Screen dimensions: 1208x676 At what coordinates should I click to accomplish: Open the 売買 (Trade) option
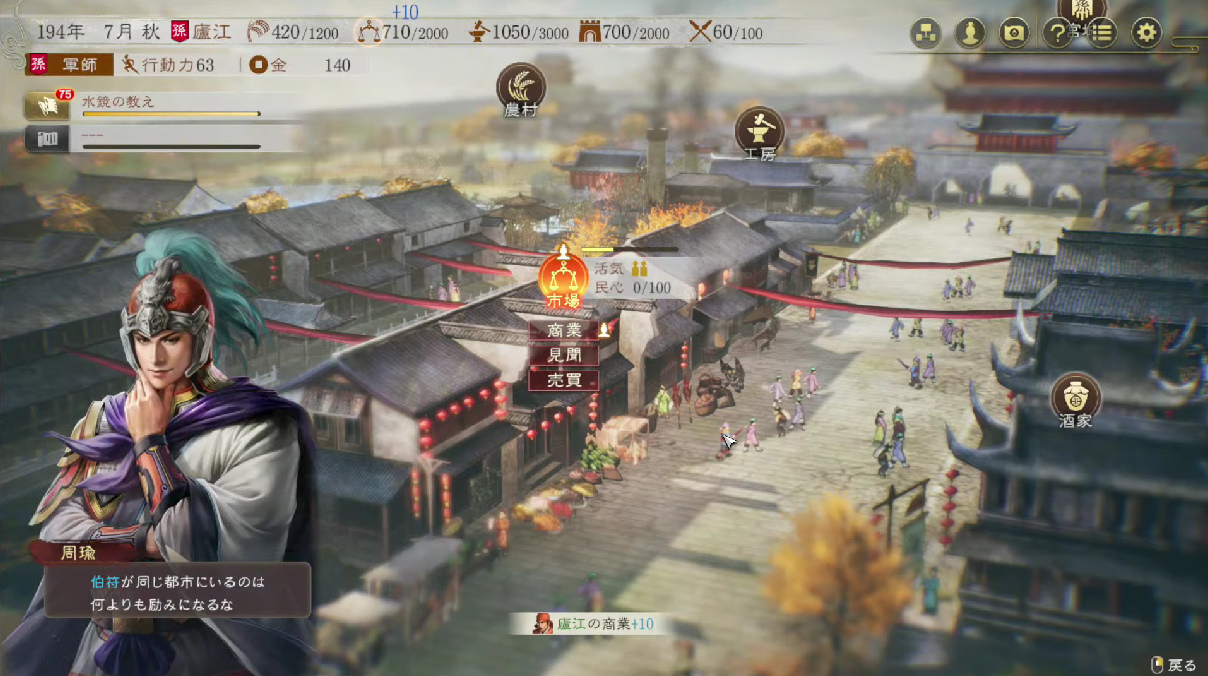(563, 380)
